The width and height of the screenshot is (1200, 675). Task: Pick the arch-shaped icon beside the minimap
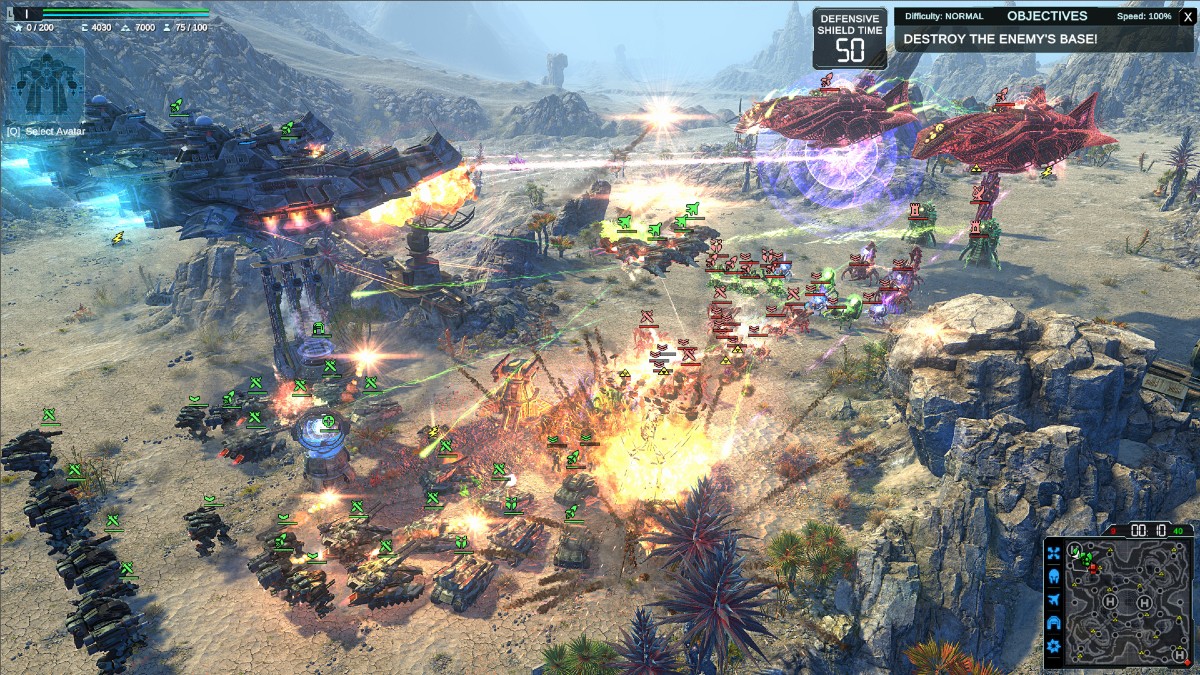[1053, 622]
